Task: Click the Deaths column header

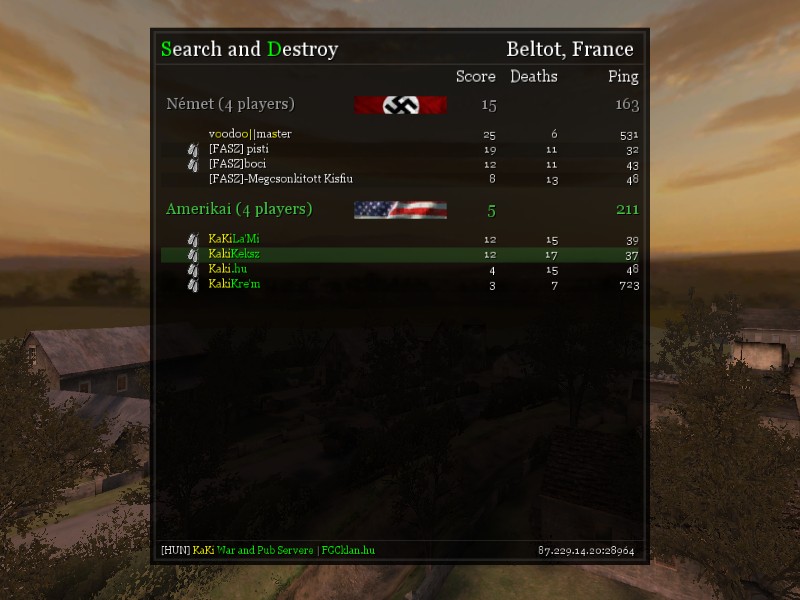Action: click(x=534, y=76)
